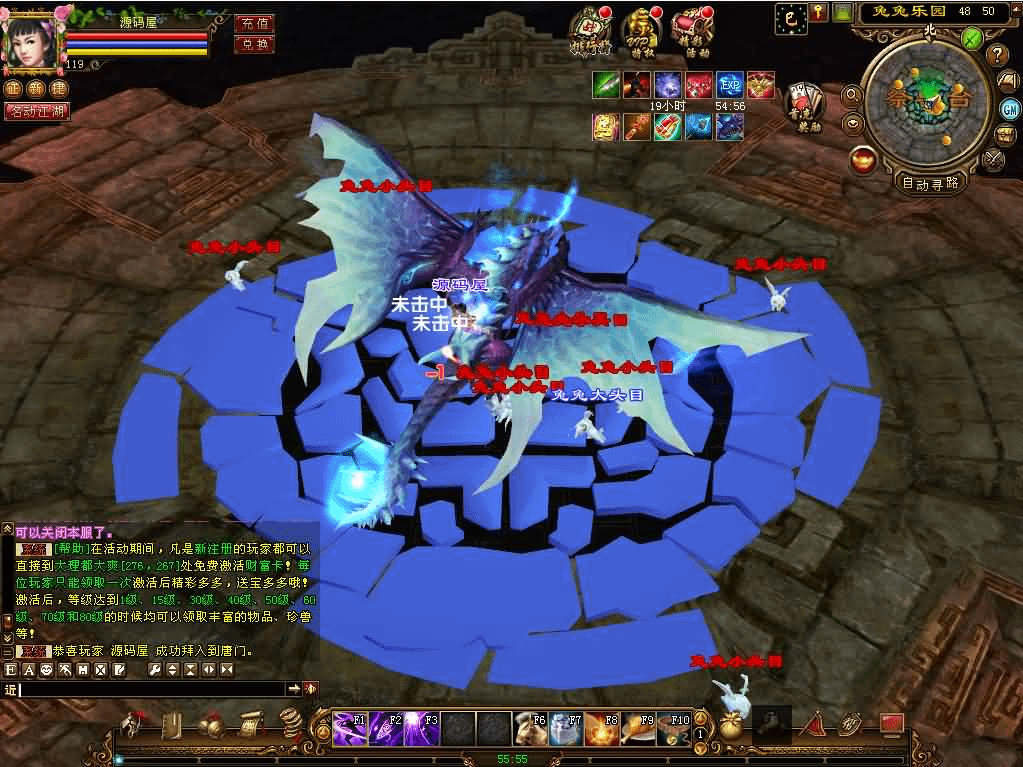Open the red book menu icon
This screenshot has height=767, width=1023.
click(890, 723)
